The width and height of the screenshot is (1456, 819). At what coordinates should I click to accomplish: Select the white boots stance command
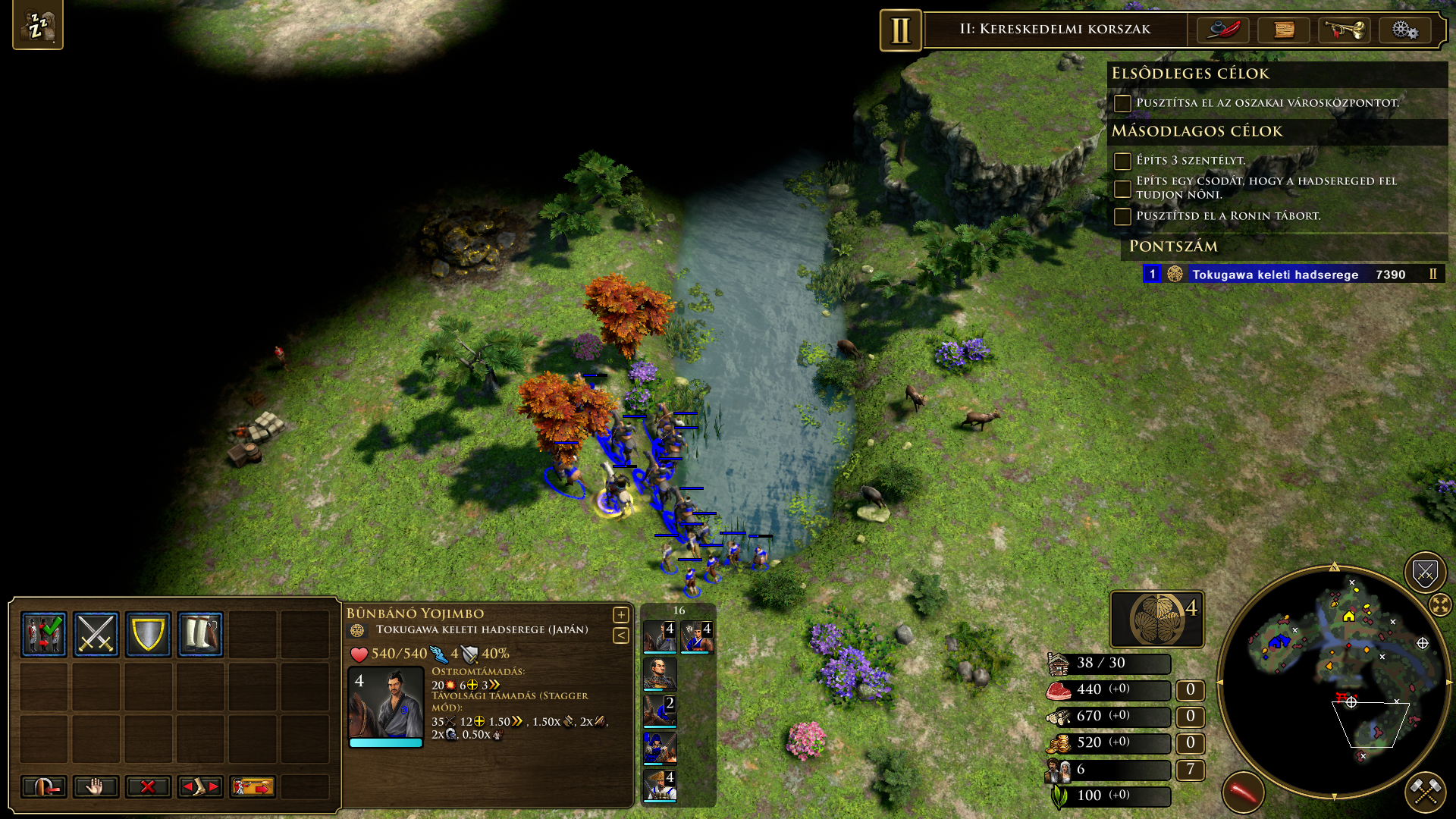(x=200, y=634)
